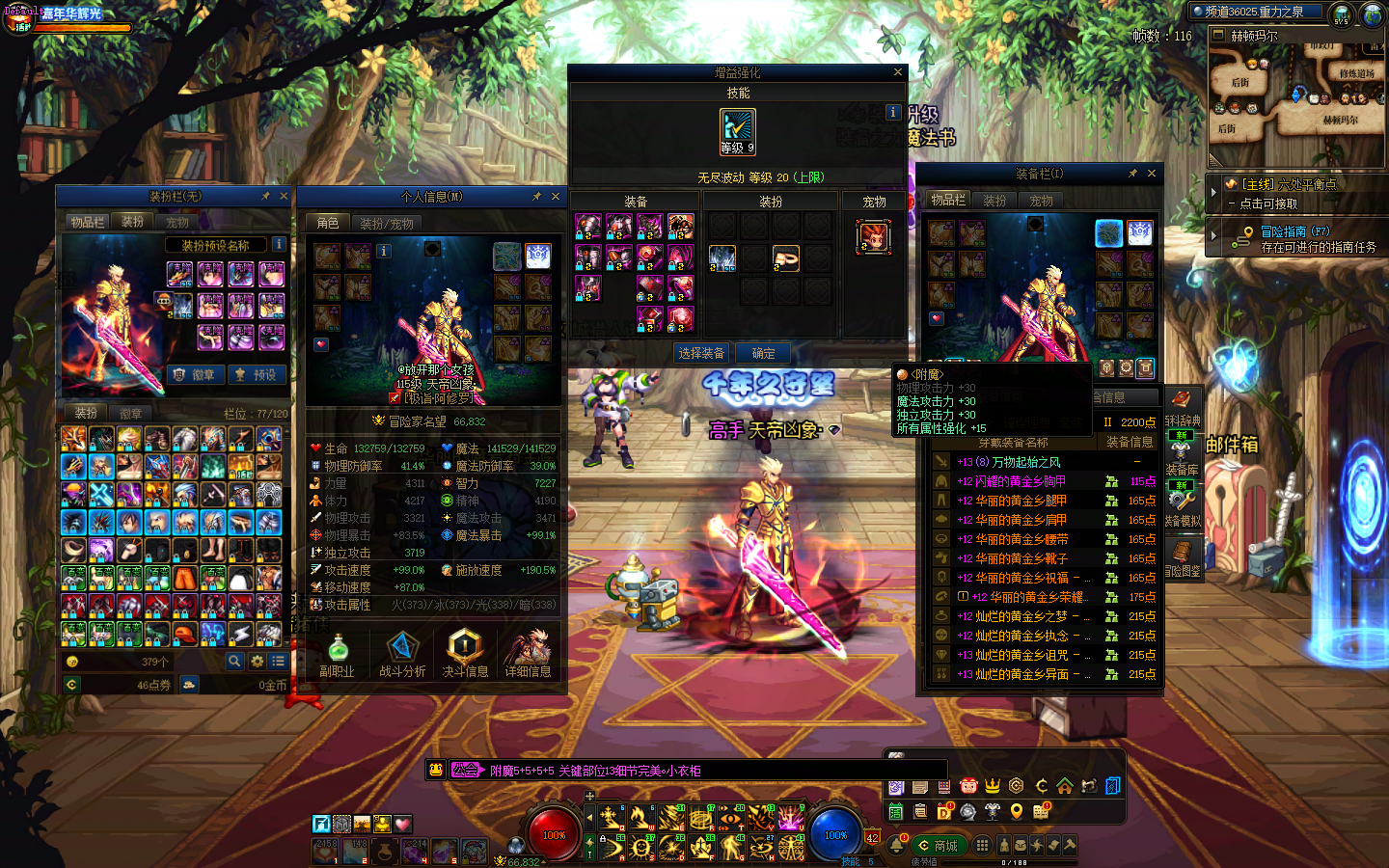View 详细信息 detailed stats
This screenshot has height=868, width=1389.
click(528, 654)
